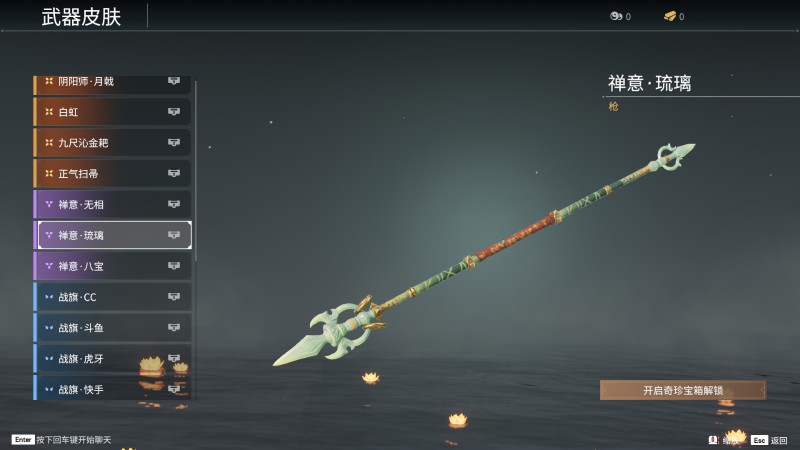800x450 pixels.
Task: Select the 禅意·无相 skin row
Action: [x=112, y=205]
